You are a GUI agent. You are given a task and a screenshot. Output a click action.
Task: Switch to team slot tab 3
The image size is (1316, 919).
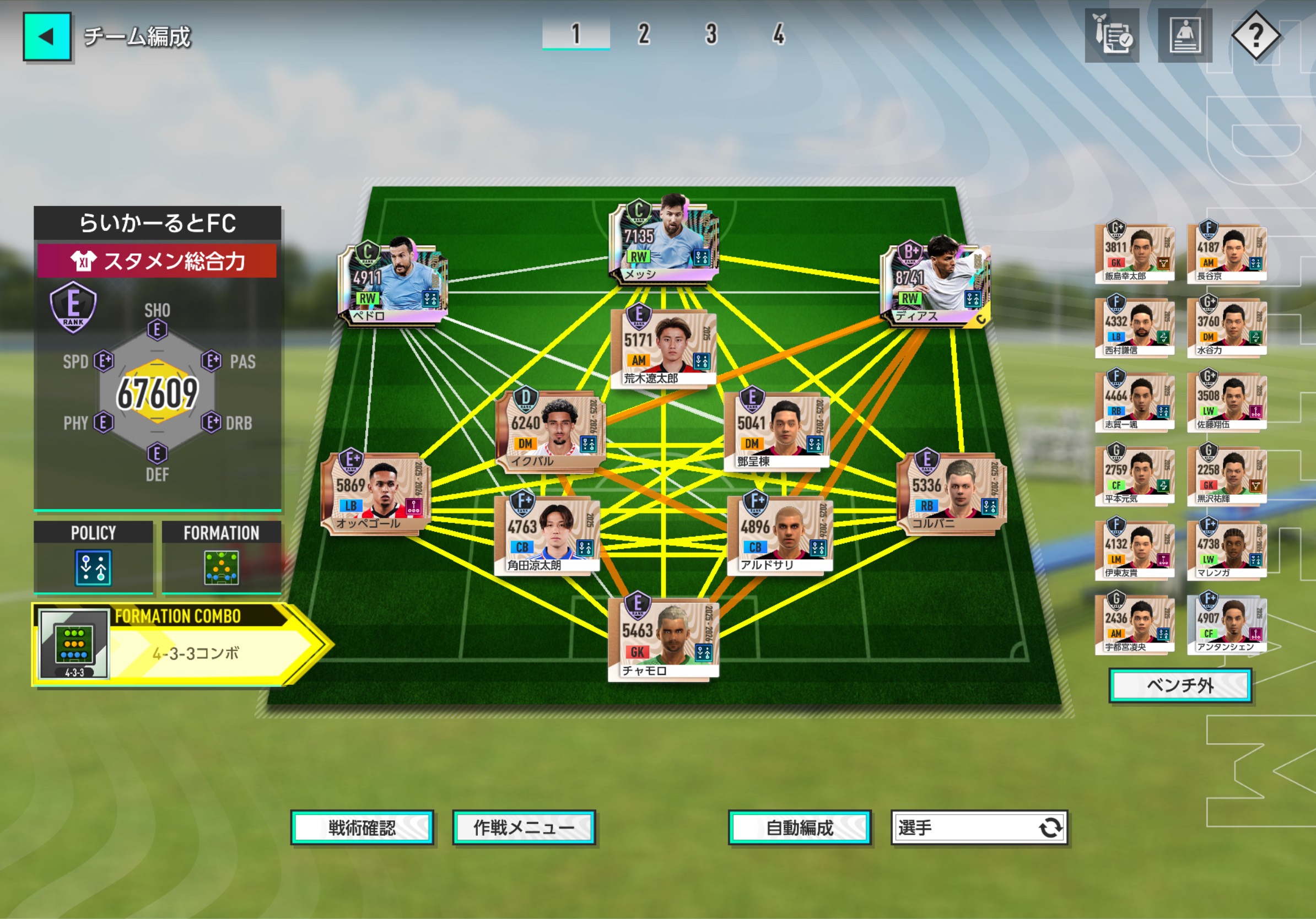coord(711,34)
